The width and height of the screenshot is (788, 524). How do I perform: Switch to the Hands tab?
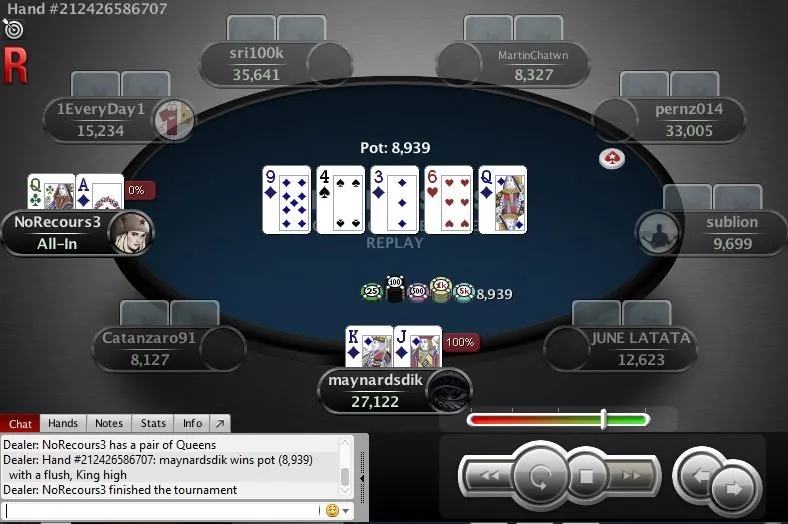pyautogui.click(x=63, y=424)
